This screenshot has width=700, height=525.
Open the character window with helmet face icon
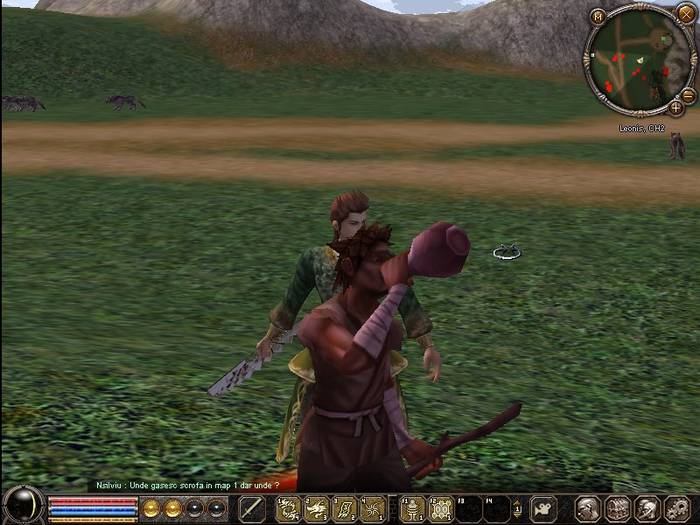point(588,509)
